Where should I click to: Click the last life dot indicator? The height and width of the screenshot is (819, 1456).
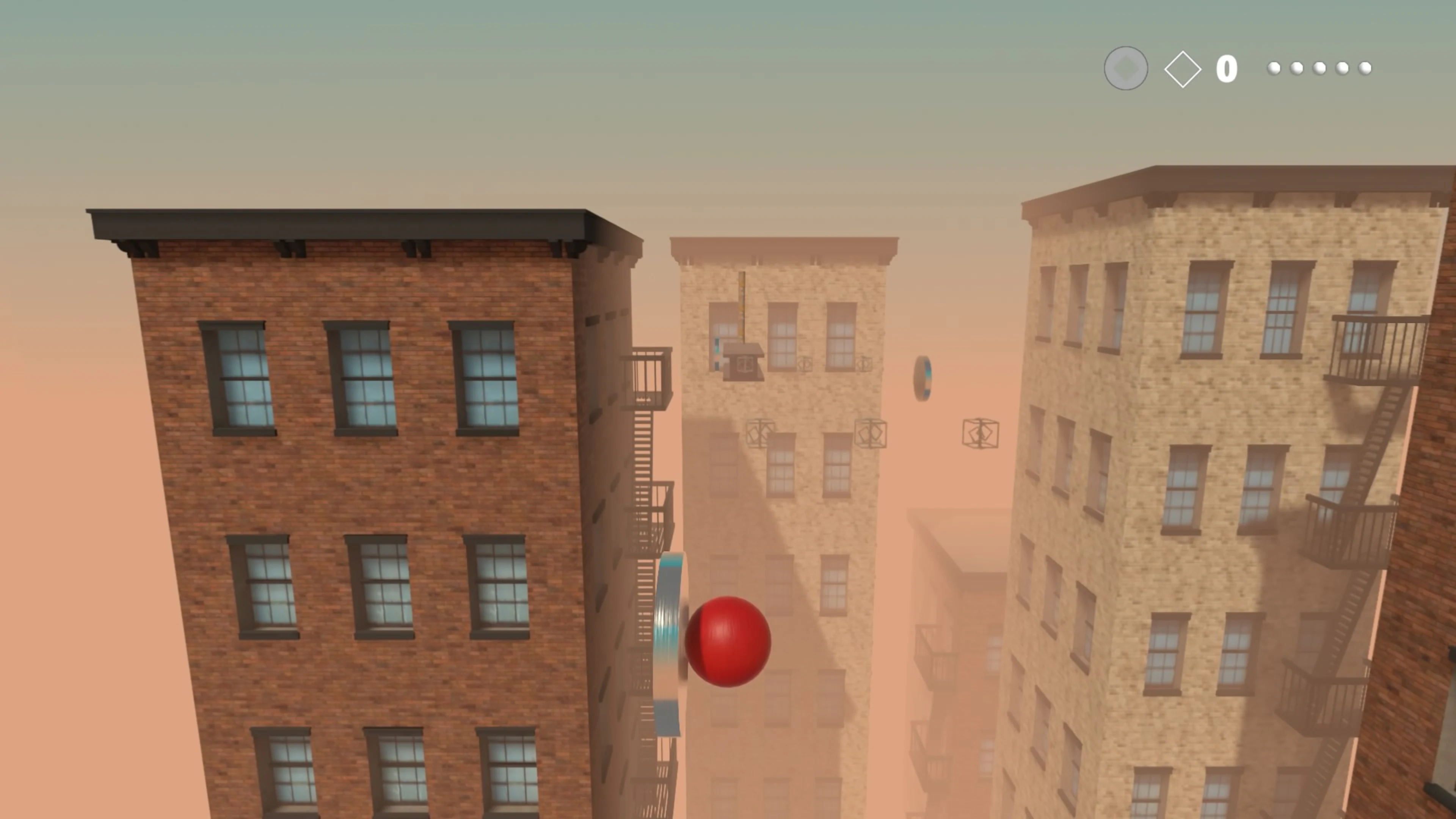[1365, 68]
